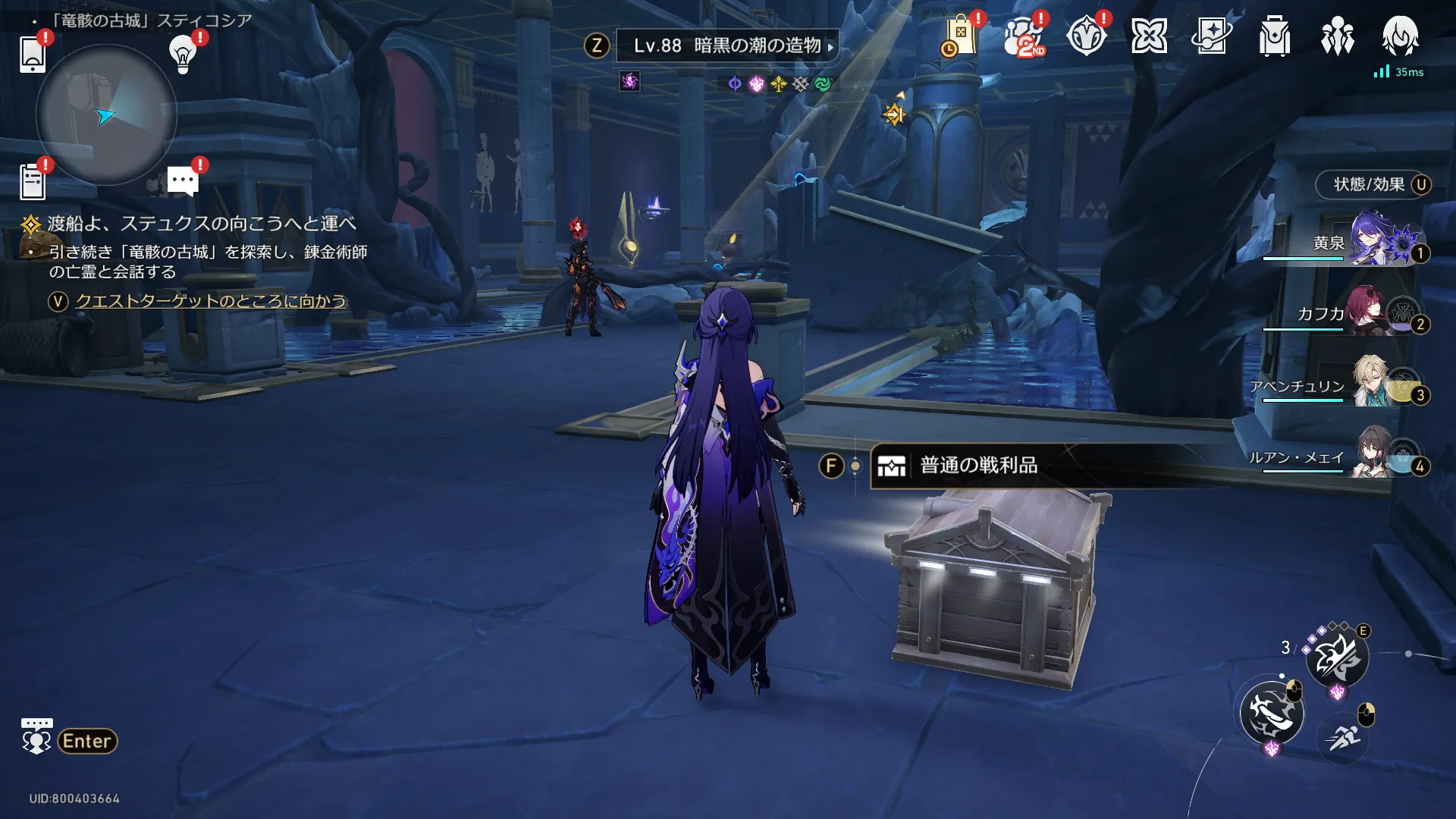Open the mask-shaped icon in top bar
The height and width of the screenshot is (819, 1456).
click(1086, 36)
